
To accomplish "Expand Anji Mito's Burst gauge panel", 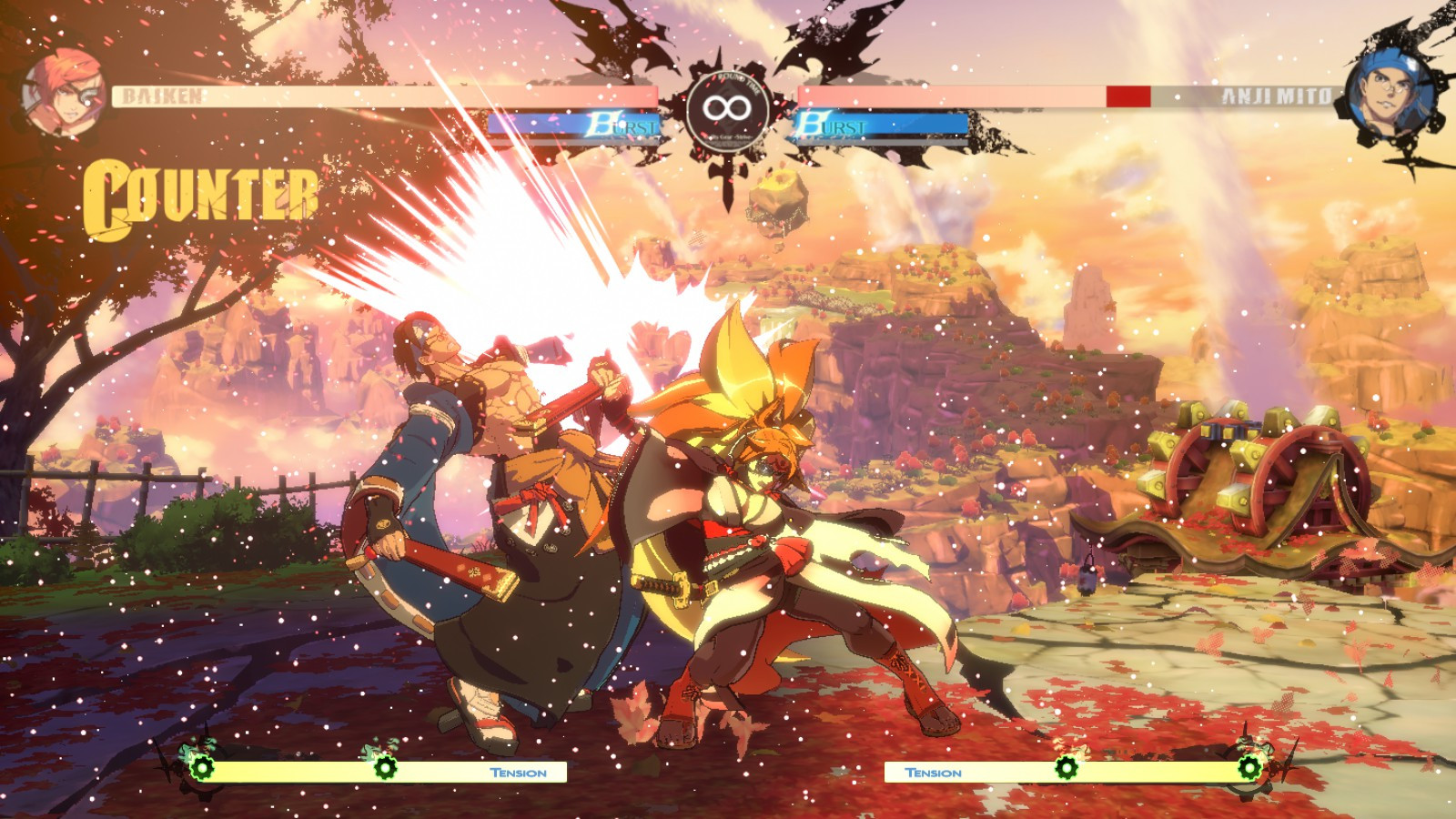I will 878,127.
